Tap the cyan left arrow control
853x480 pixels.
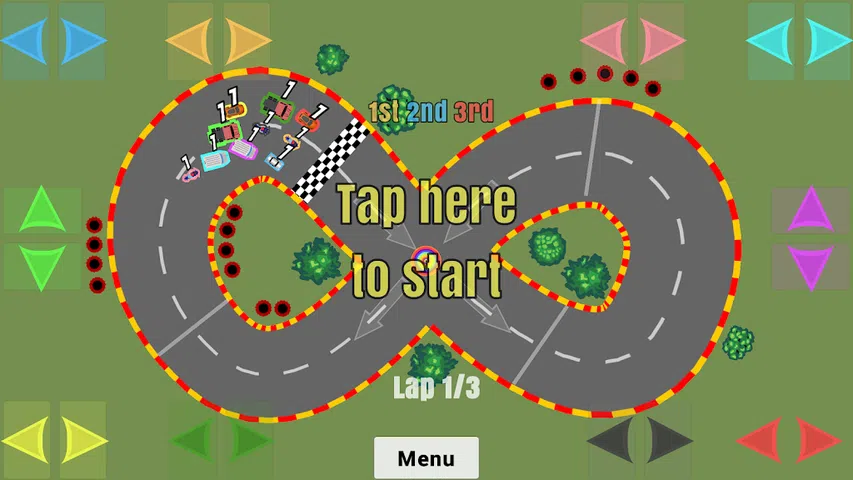pyautogui.click(x=771, y=41)
